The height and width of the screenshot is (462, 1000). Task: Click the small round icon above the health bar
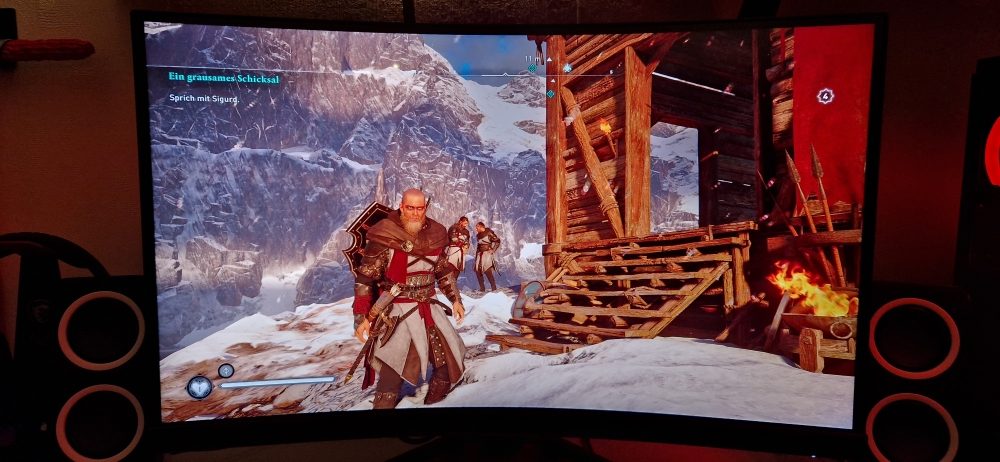point(226,370)
